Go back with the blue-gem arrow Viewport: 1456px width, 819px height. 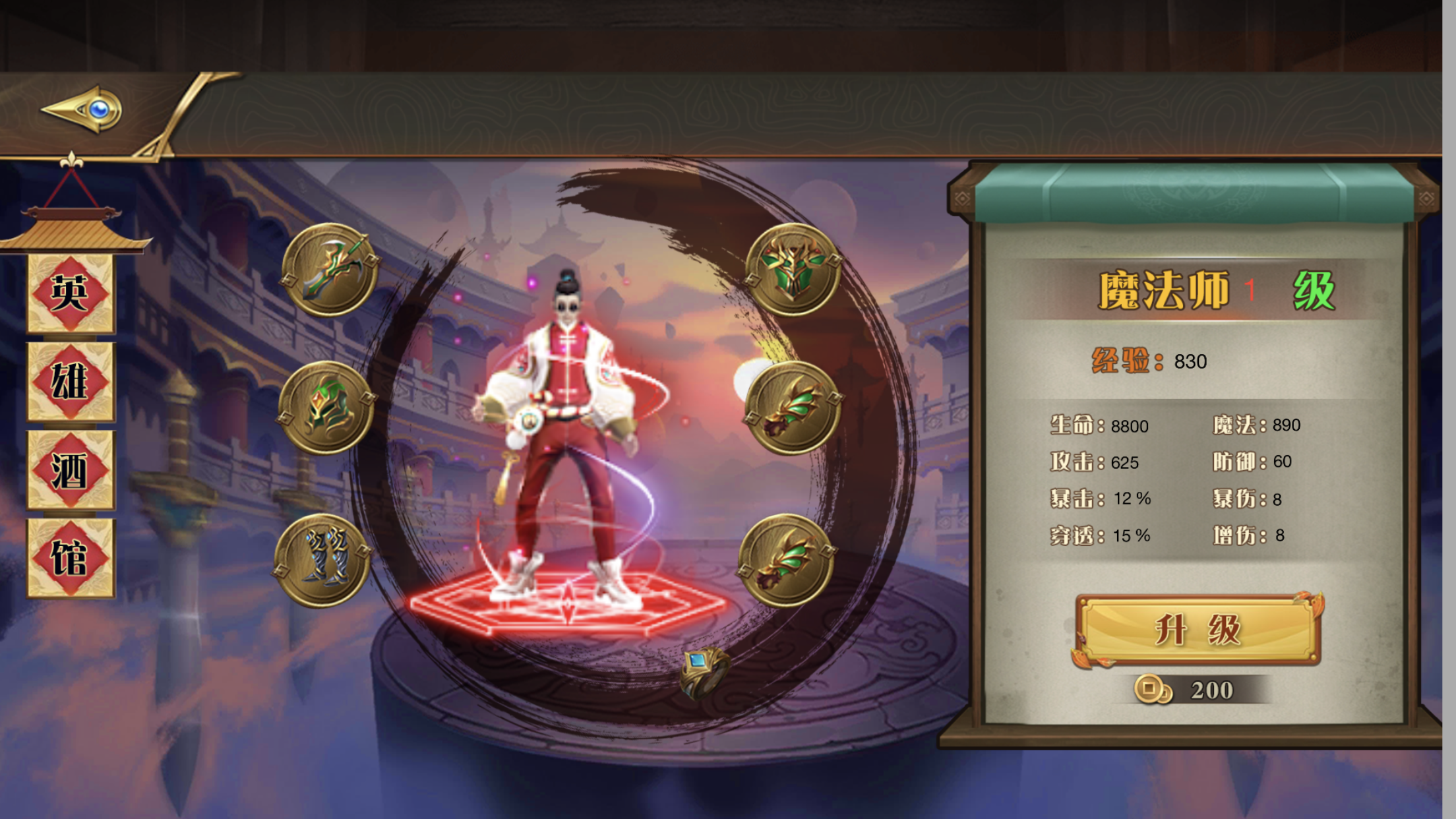pos(83,109)
